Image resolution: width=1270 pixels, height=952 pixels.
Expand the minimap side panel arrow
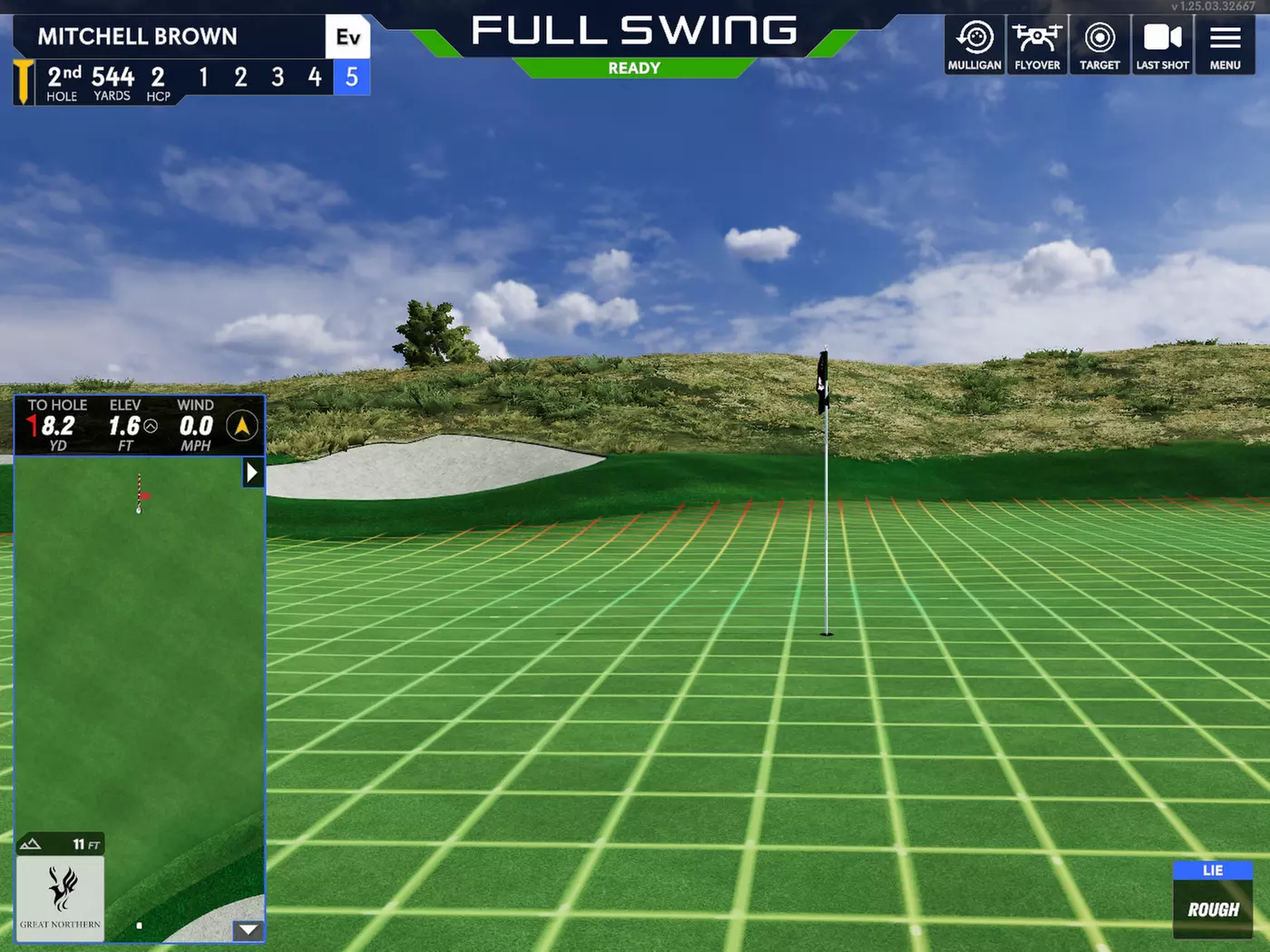[x=253, y=472]
